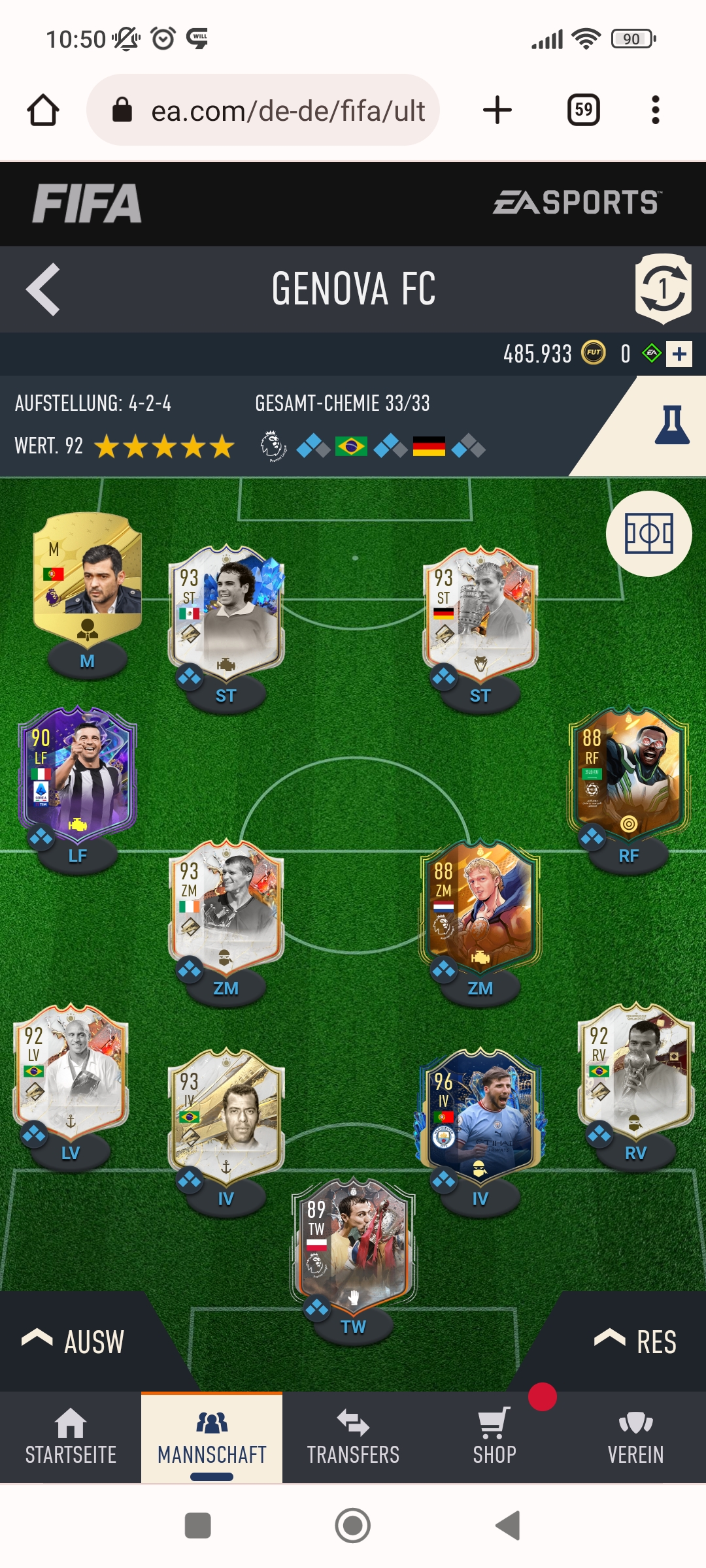The height and width of the screenshot is (1568, 706).
Task: Open the Shop tab
Action: pyautogui.click(x=494, y=1437)
